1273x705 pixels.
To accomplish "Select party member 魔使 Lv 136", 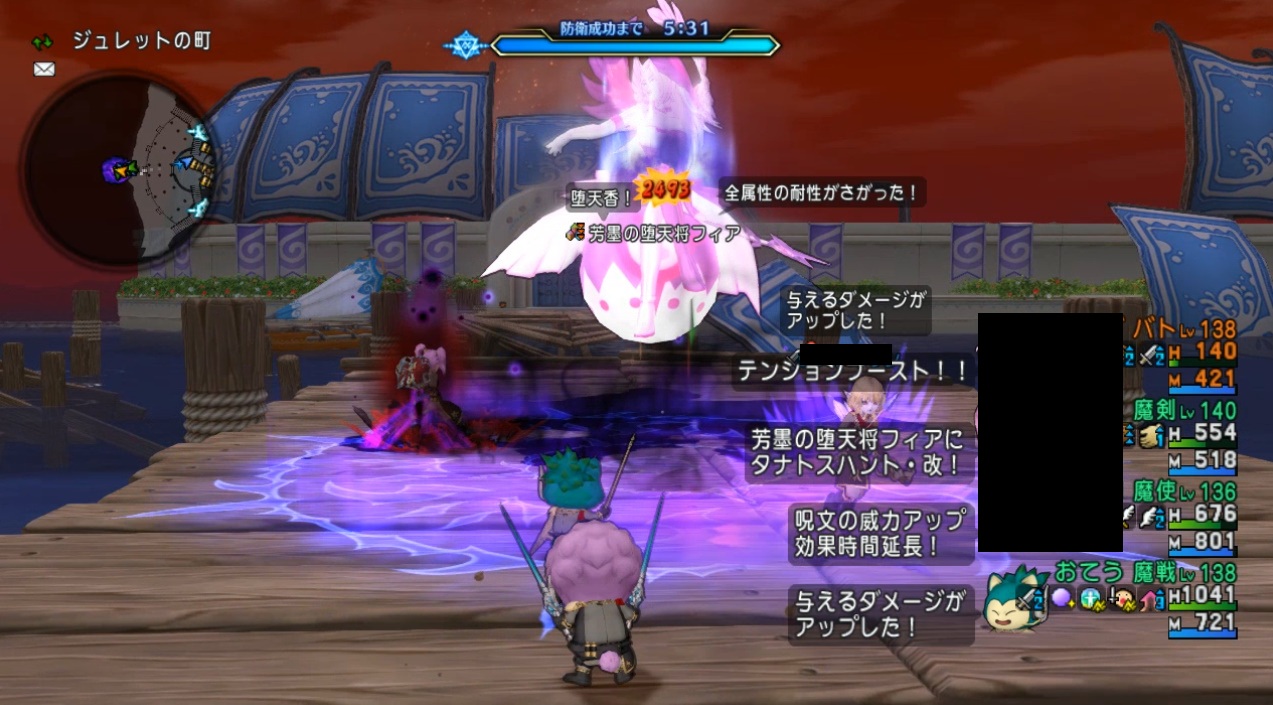I will (x=1185, y=492).
